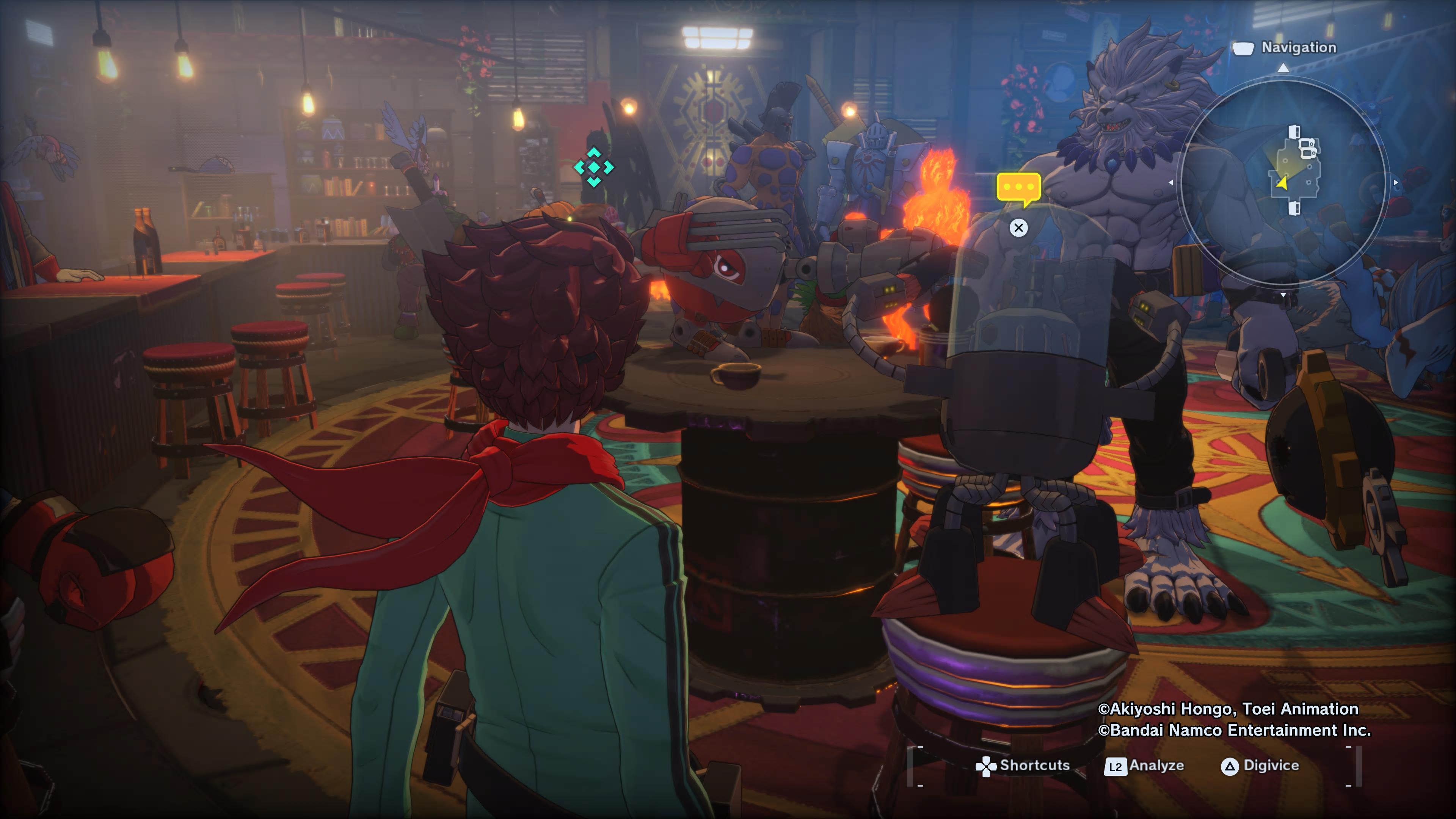Open the Navigation panel label
The width and height of the screenshot is (1456, 819).
(1298, 48)
